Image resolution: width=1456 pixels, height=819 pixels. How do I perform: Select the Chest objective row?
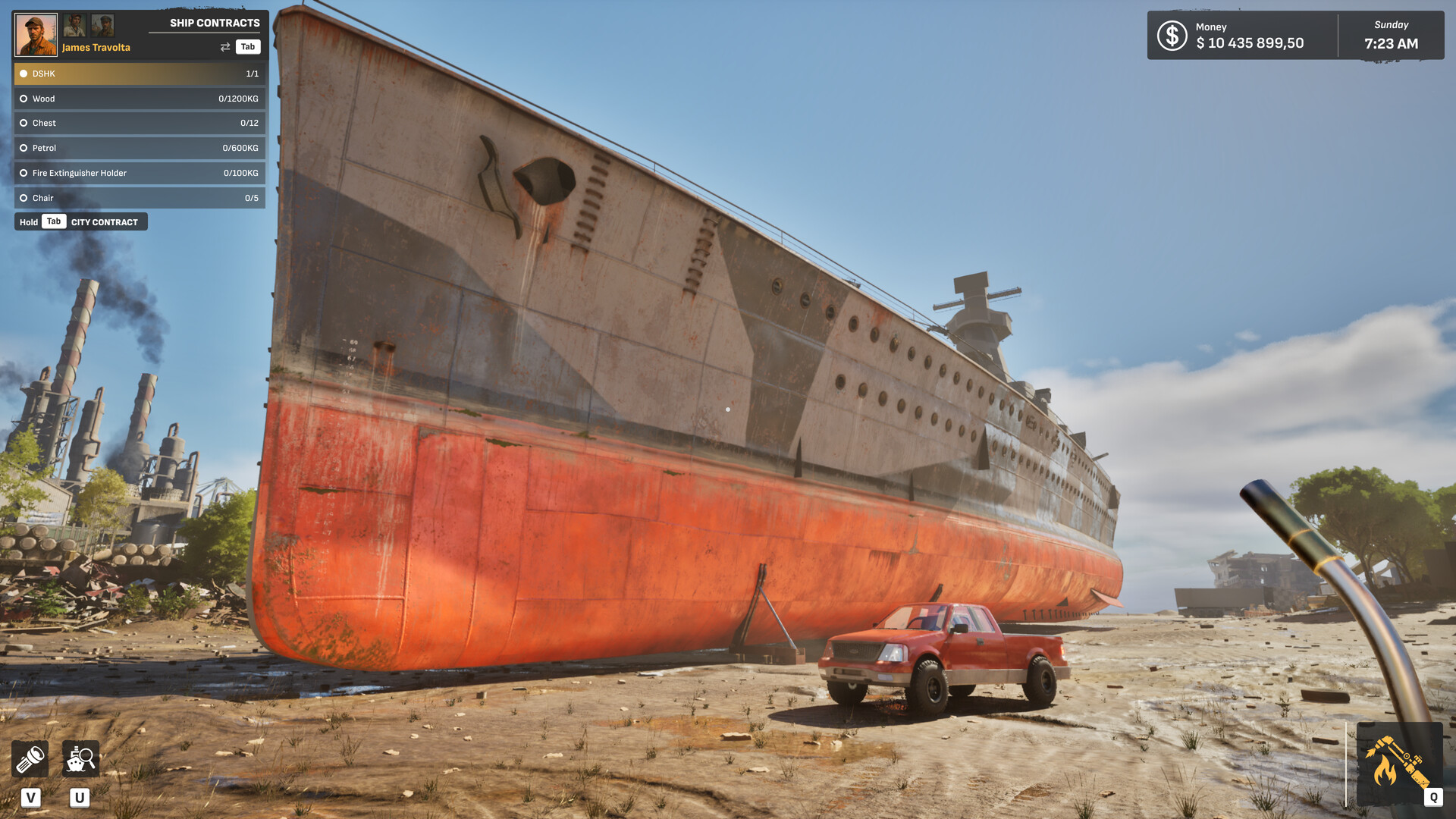point(140,123)
